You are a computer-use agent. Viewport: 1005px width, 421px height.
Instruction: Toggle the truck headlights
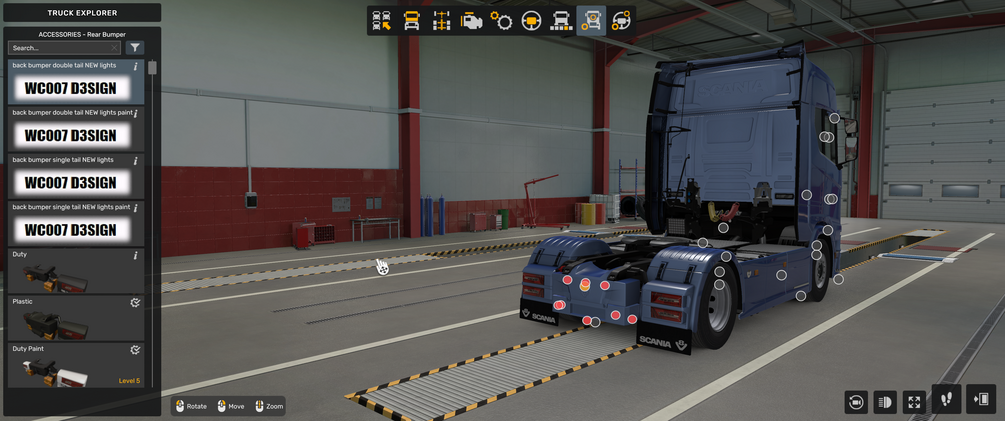[x=884, y=401]
